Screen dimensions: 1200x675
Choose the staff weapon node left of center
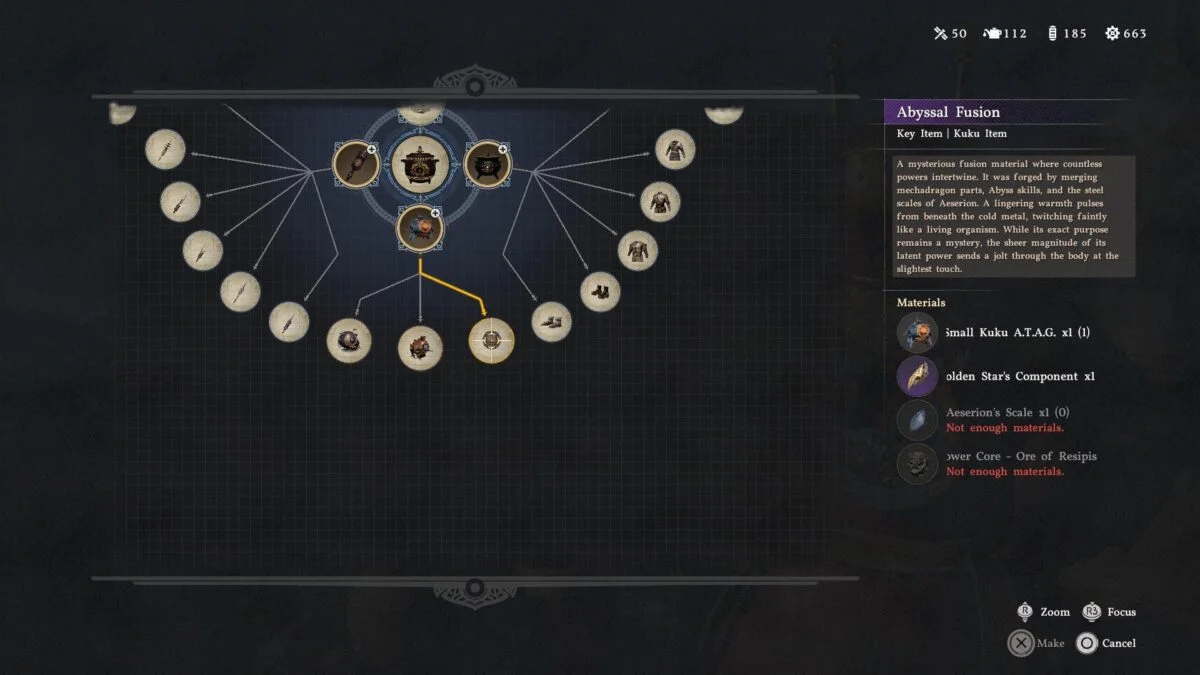(356, 164)
